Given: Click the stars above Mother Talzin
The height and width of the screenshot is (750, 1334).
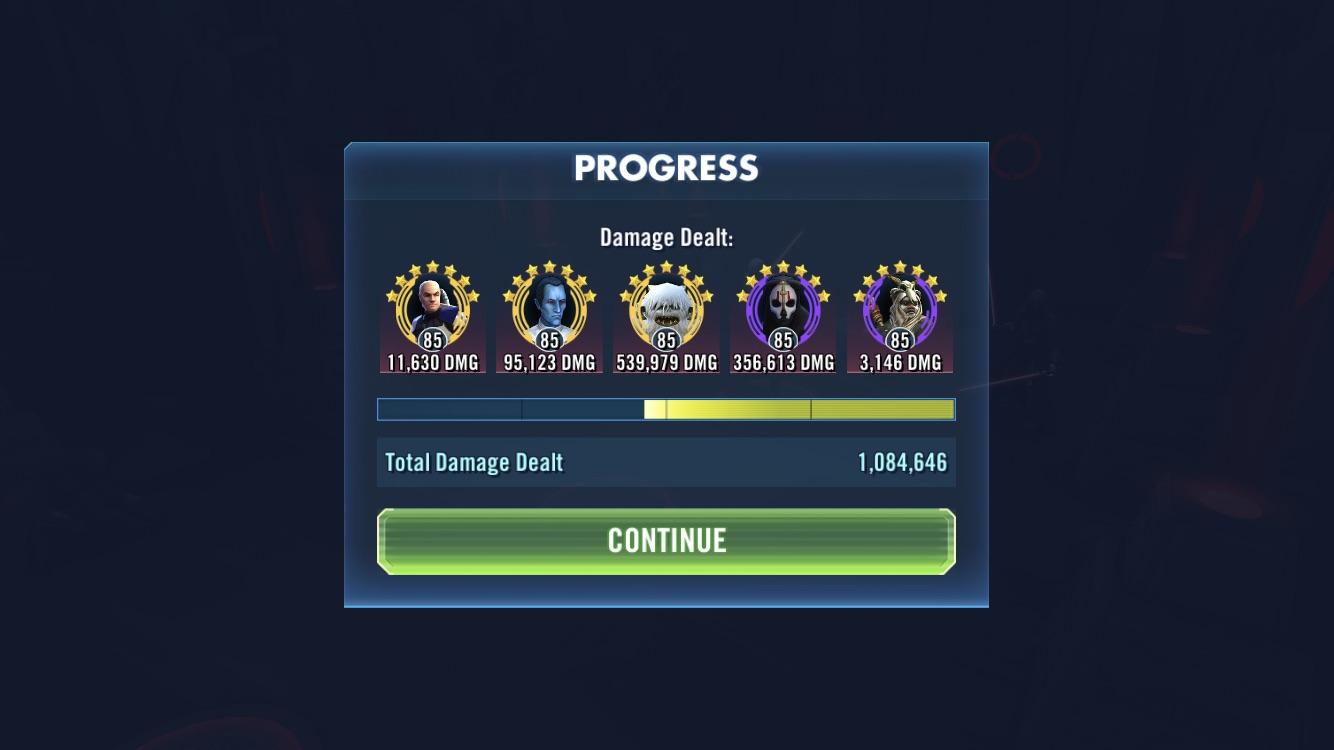Looking at the screenshot, I should tap(898, 265).
